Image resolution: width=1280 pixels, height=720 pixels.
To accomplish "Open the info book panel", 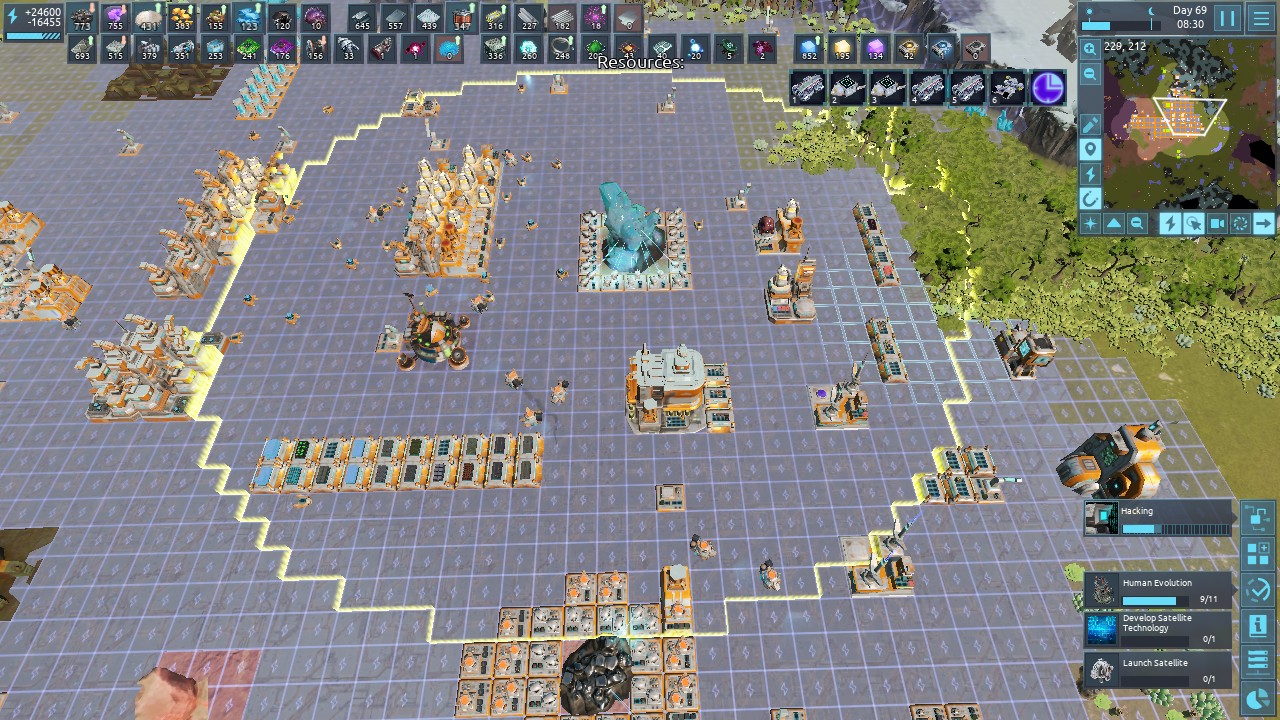I will click(x=1258, y=626).
